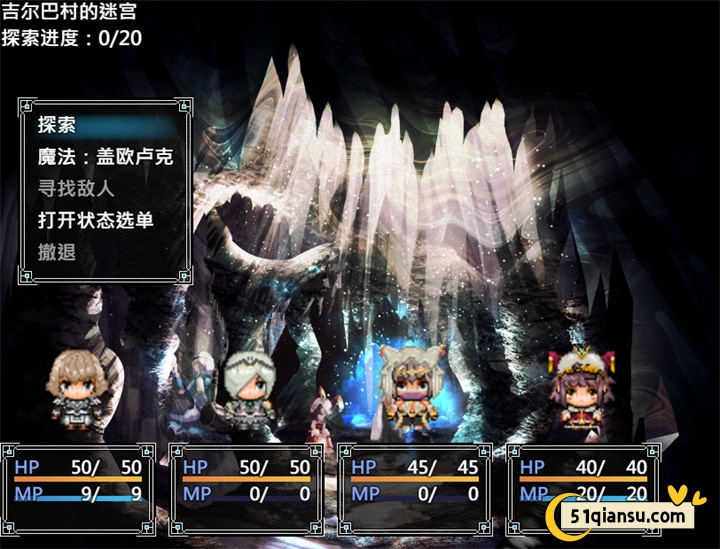Click the greyed-out 寻找敌人 option
The image size is (720, 549).
click(76, 188)
